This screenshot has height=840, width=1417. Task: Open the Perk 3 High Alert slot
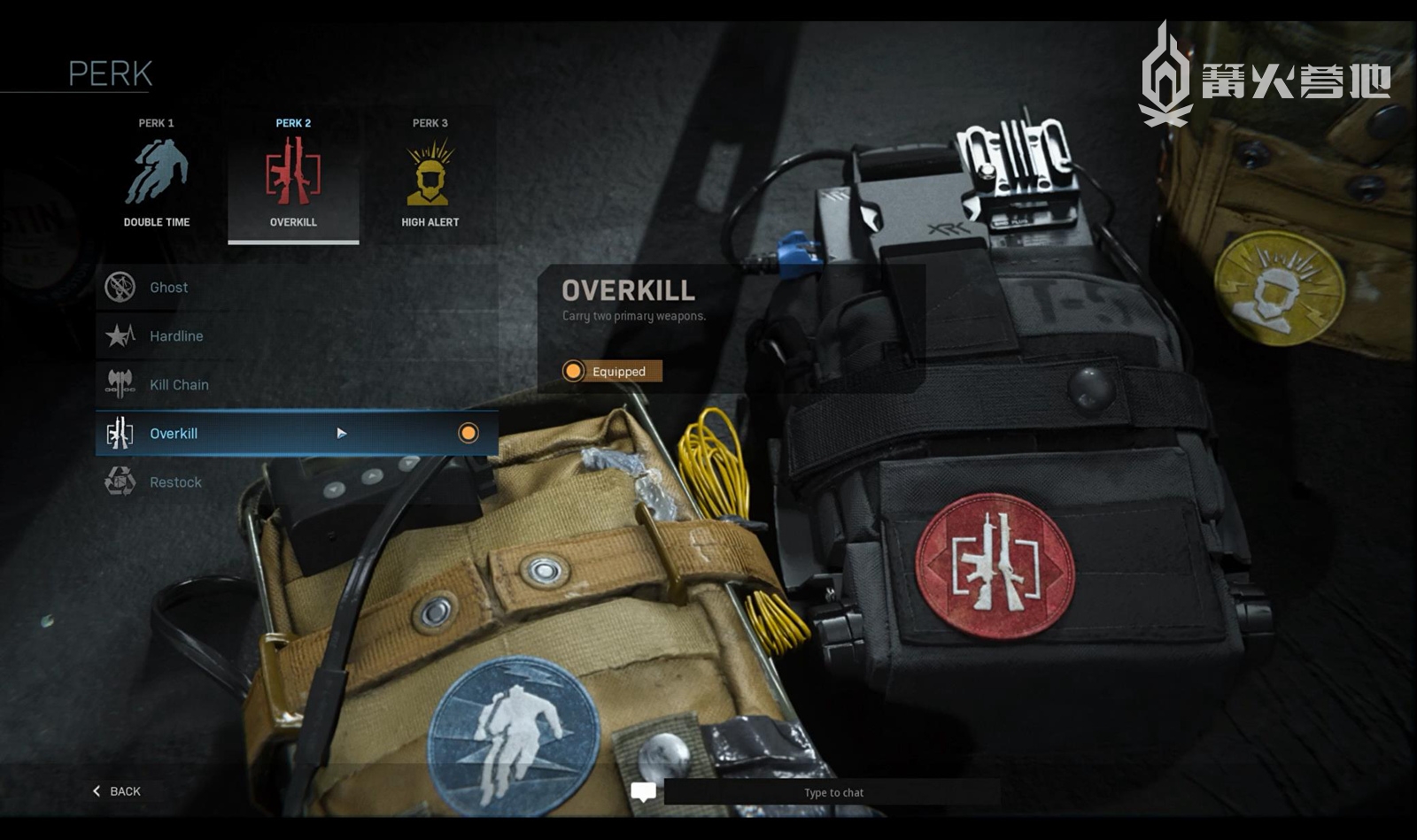click(430, 175)
